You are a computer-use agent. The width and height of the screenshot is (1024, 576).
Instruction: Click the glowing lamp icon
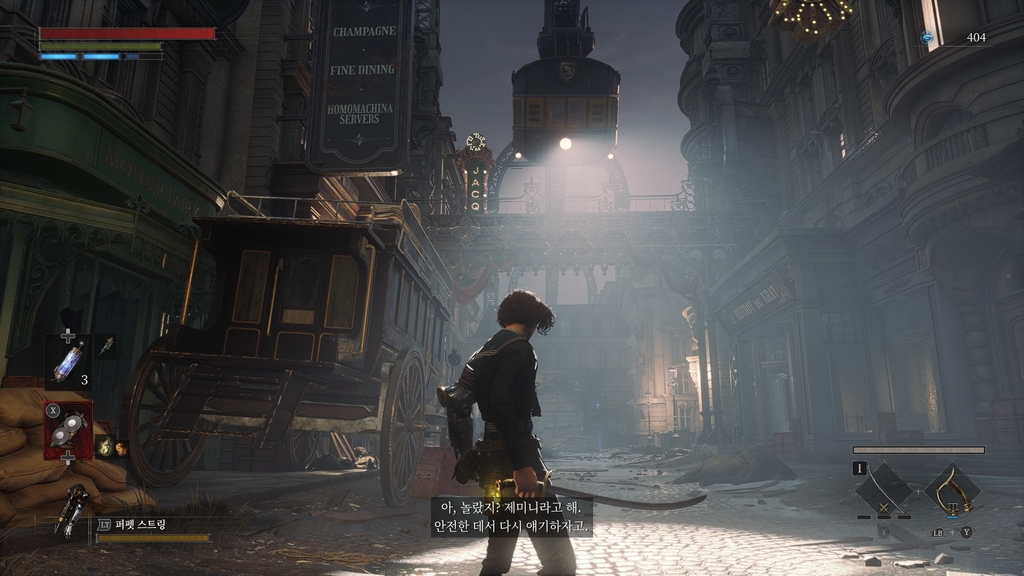pyautogui.click(x=104, y=447)
